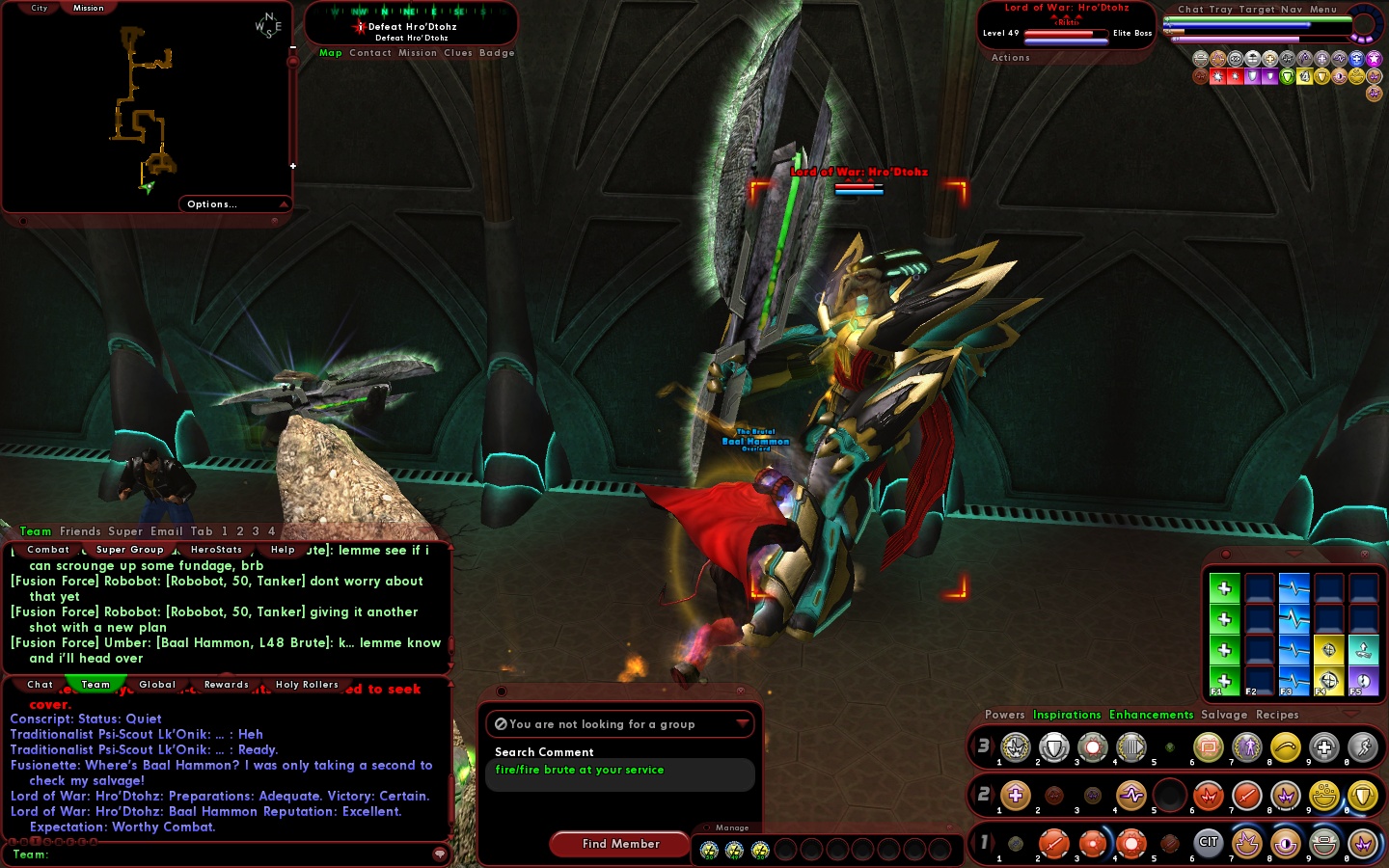Viewport: 1389px width, 868px height.
Task: Select the Super Group chat tab
Action: (x=129, y=550)
